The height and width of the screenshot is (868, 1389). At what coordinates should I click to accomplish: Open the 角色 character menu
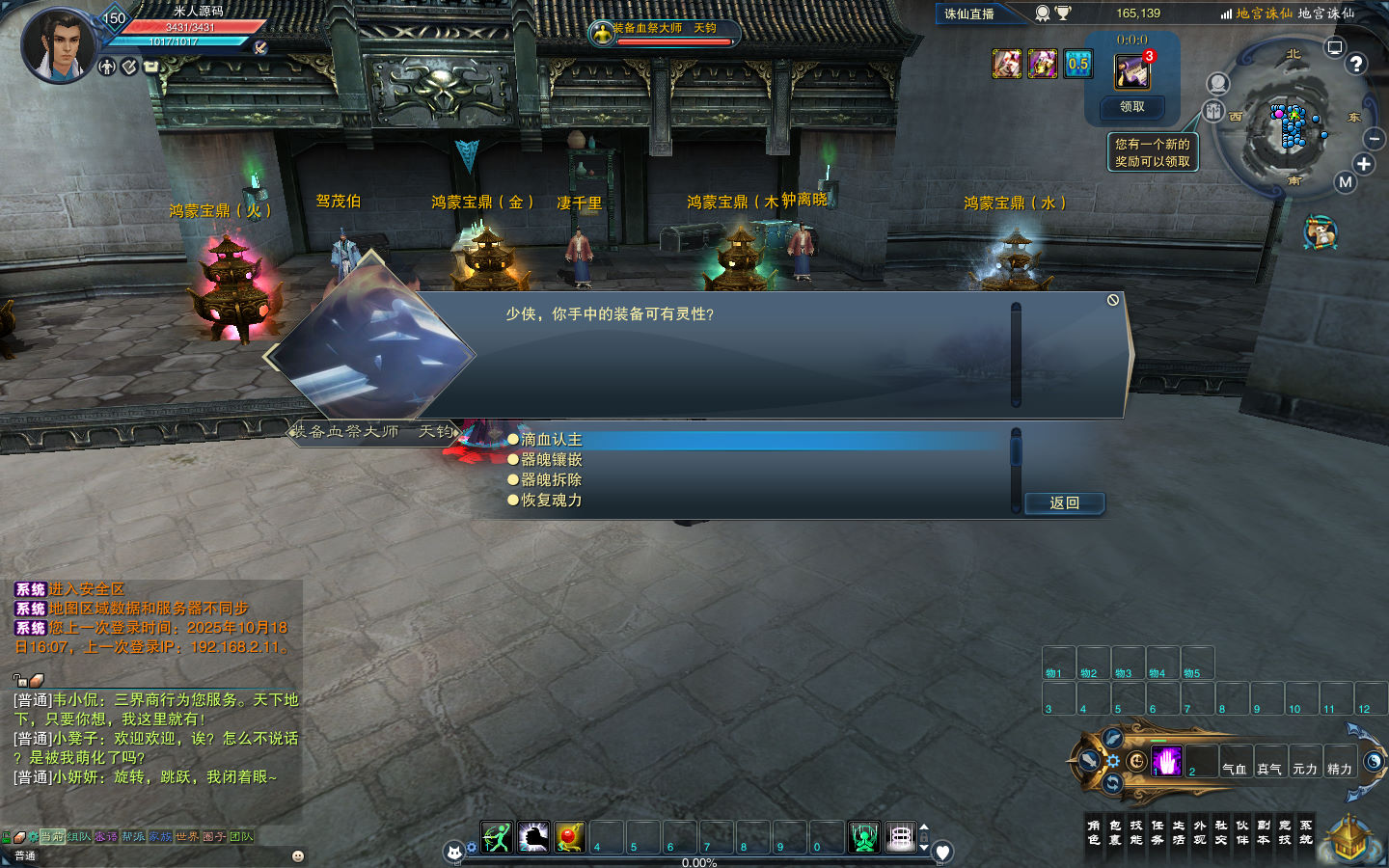[1094, 832]
